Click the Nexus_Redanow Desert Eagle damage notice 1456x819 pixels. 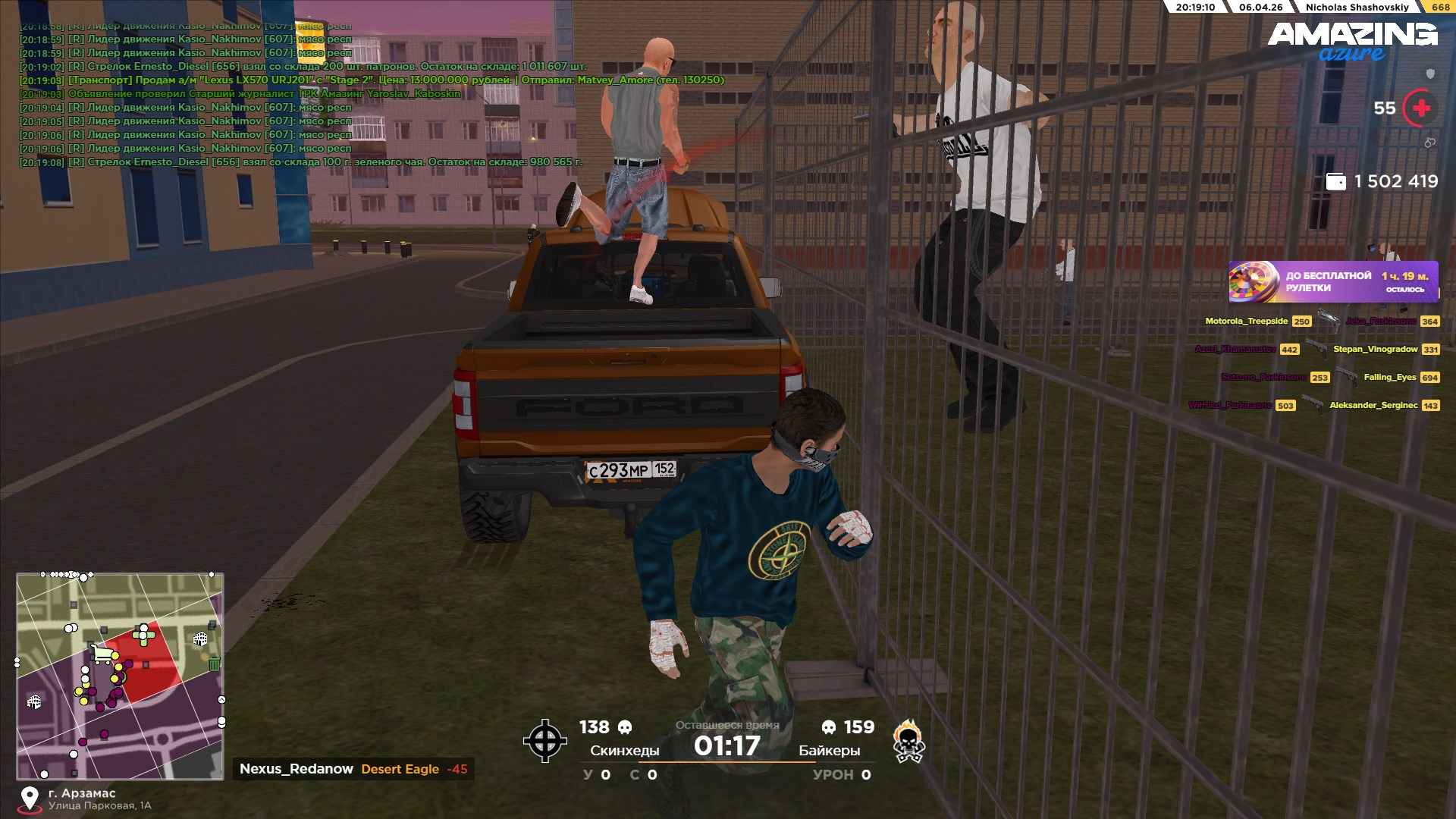tap(353, 769)
